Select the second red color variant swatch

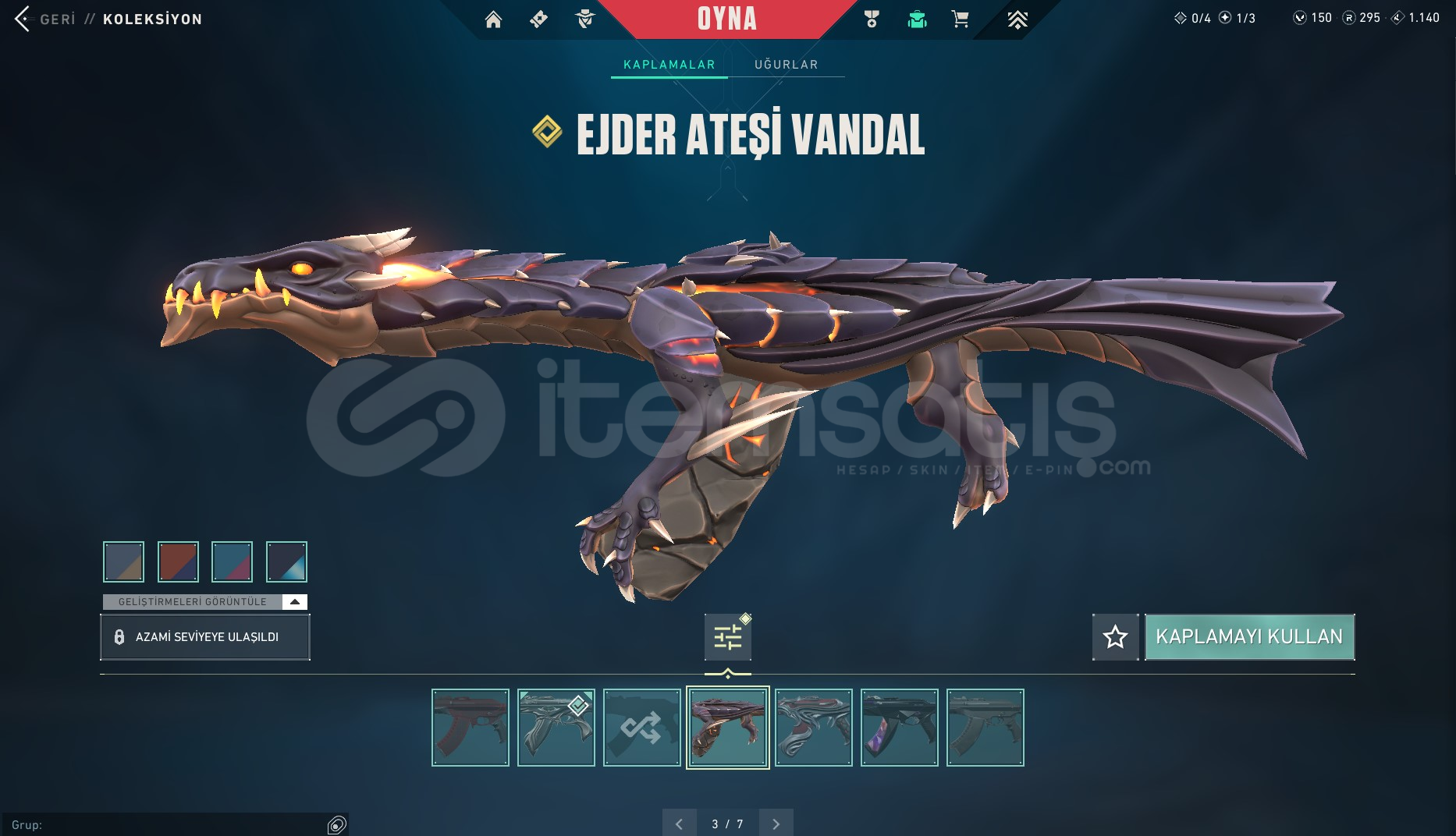[178, 561]
